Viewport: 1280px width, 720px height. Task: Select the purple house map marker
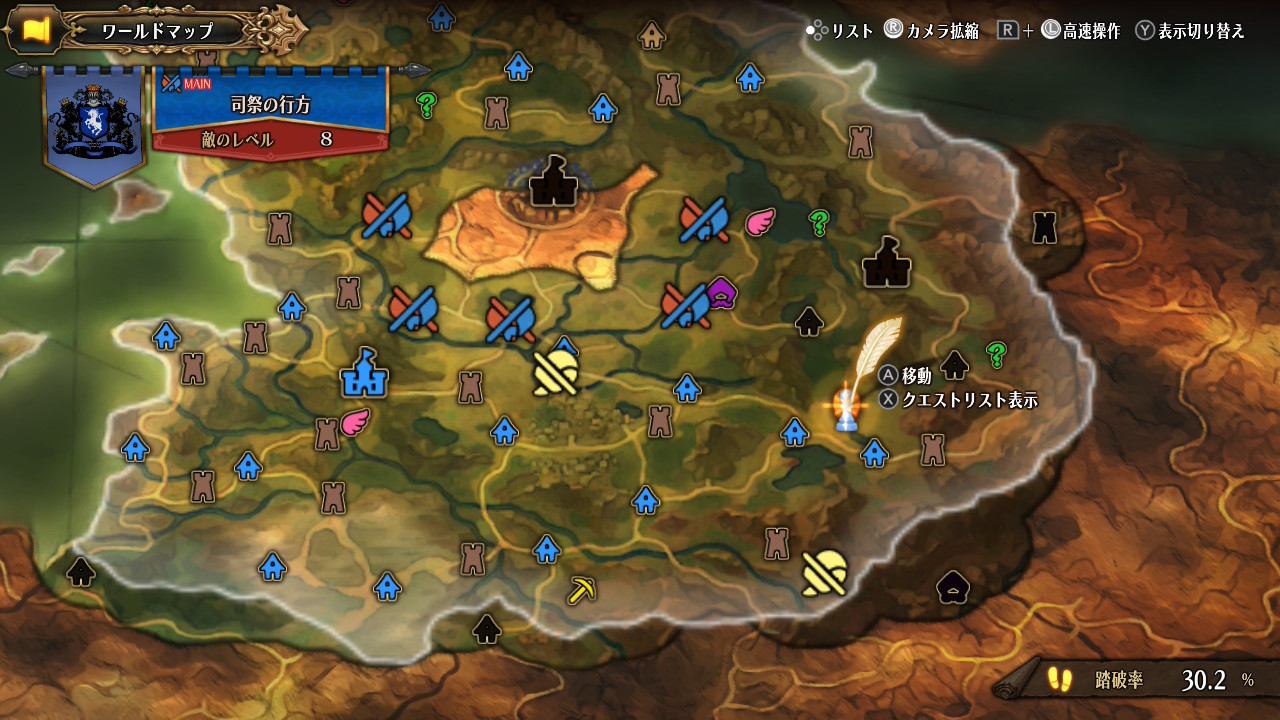tap(721, 292)
